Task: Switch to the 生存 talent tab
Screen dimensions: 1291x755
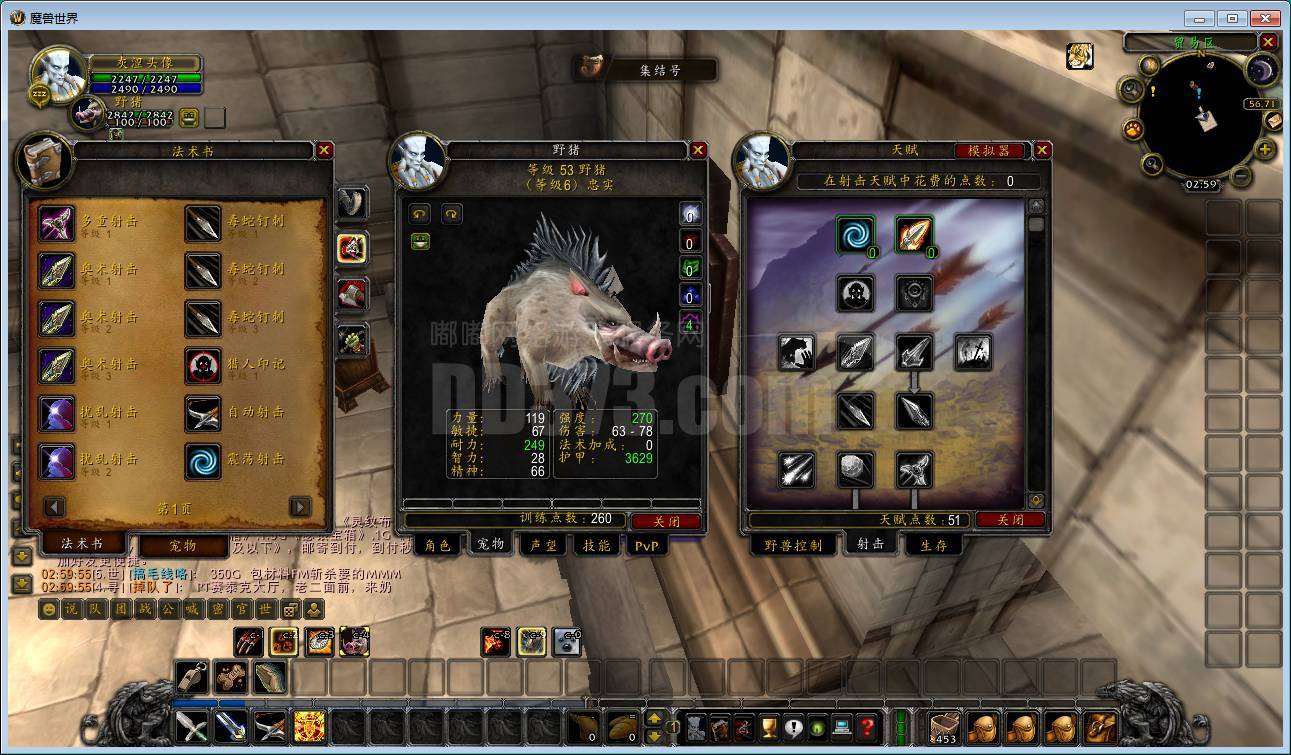Action: pyautogui.click(x=933, y=545)
